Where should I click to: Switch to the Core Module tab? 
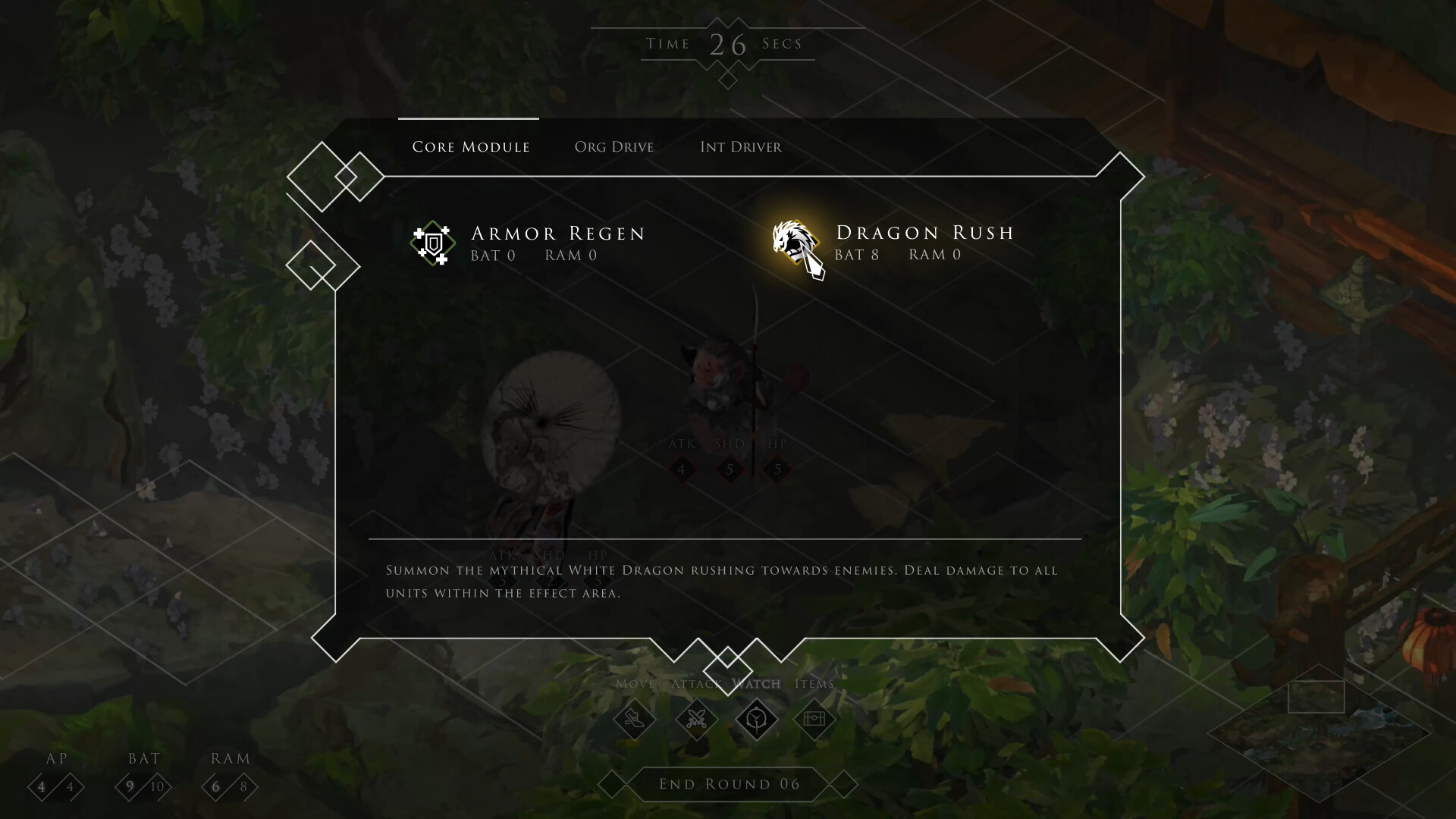470,147
